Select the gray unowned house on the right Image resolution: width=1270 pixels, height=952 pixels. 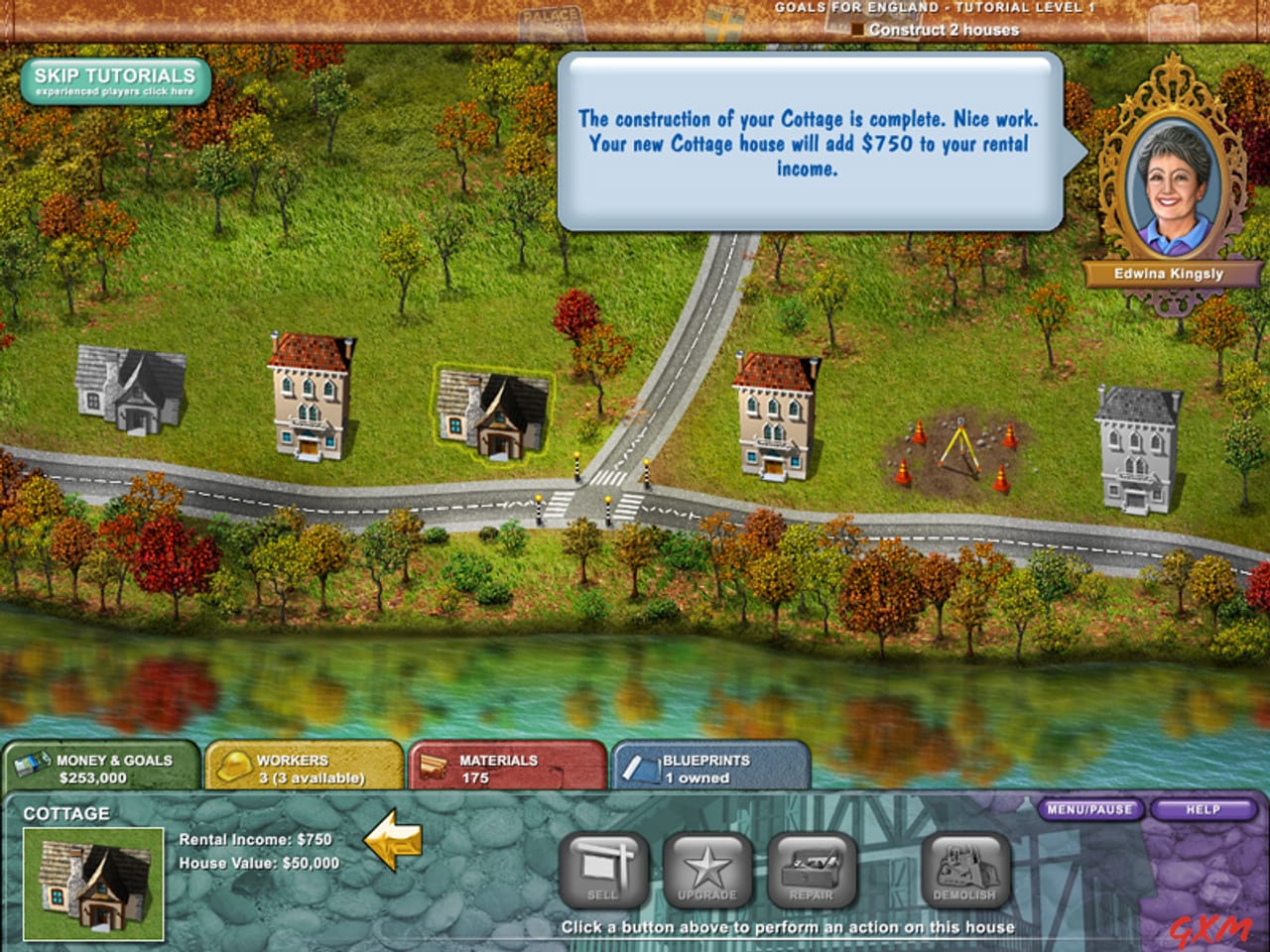click(1139, 446)
